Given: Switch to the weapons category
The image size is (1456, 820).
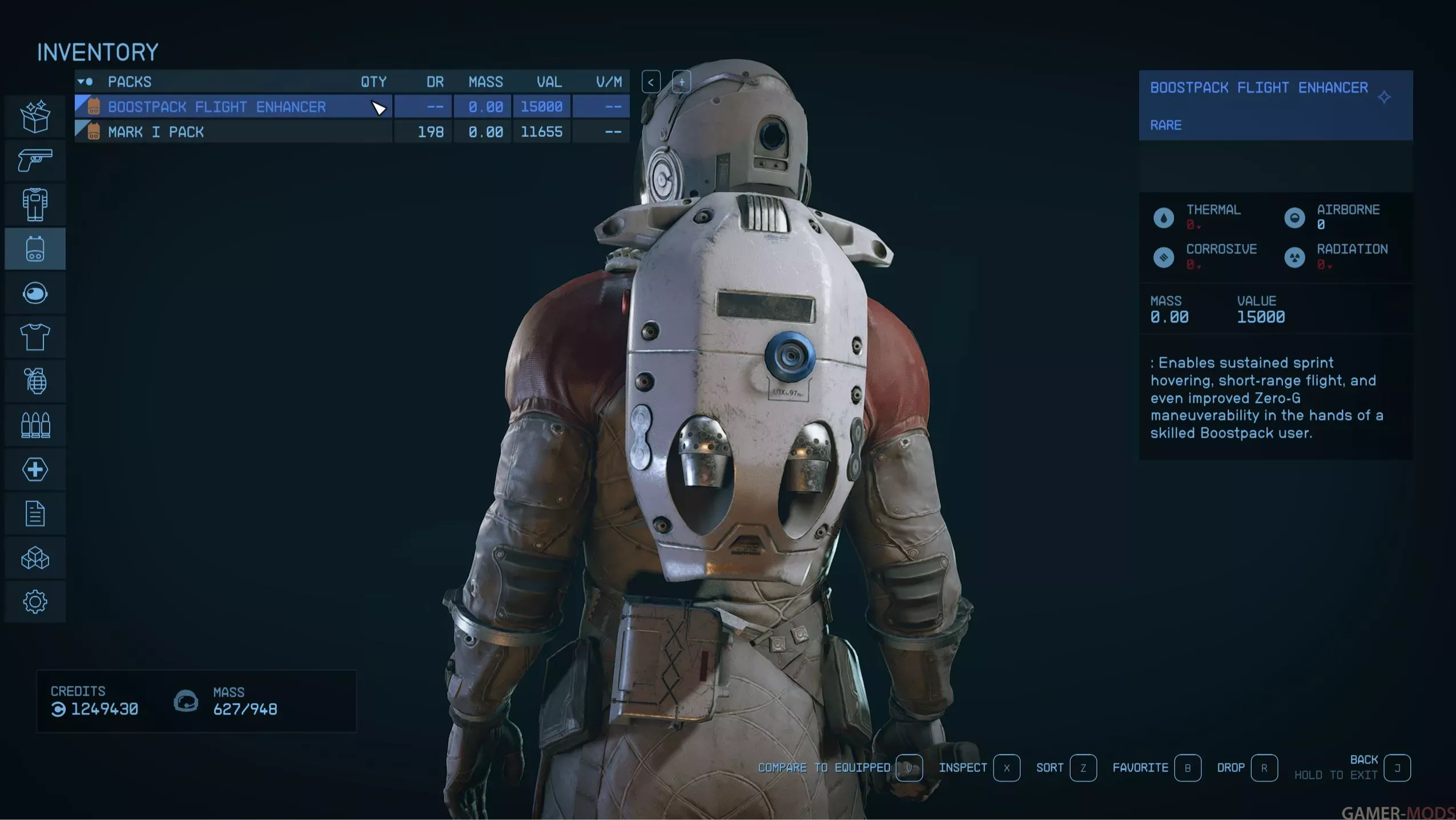Looking at the screenshot, I should [35, 160].
